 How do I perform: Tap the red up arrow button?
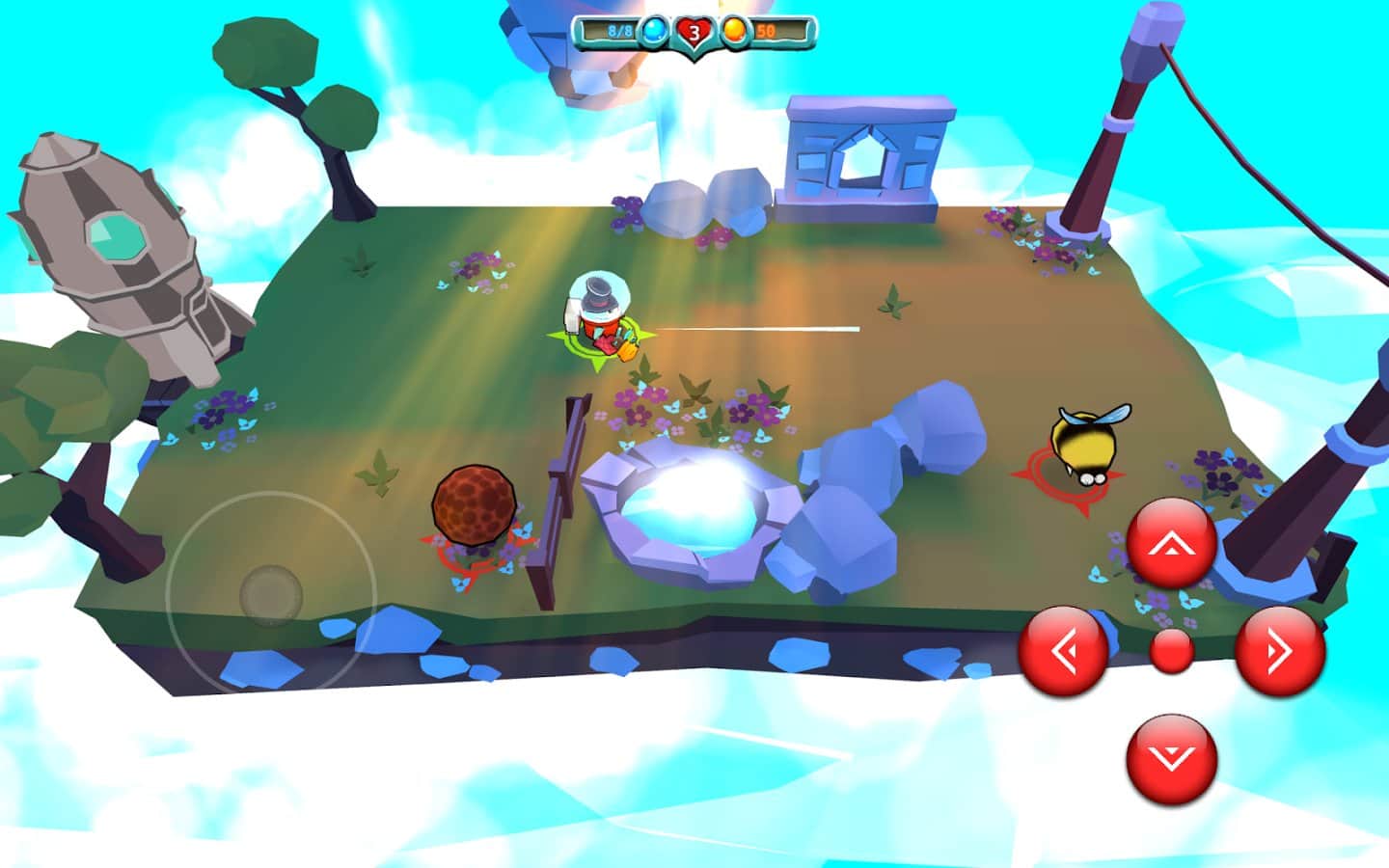(x=1171, y=544)
